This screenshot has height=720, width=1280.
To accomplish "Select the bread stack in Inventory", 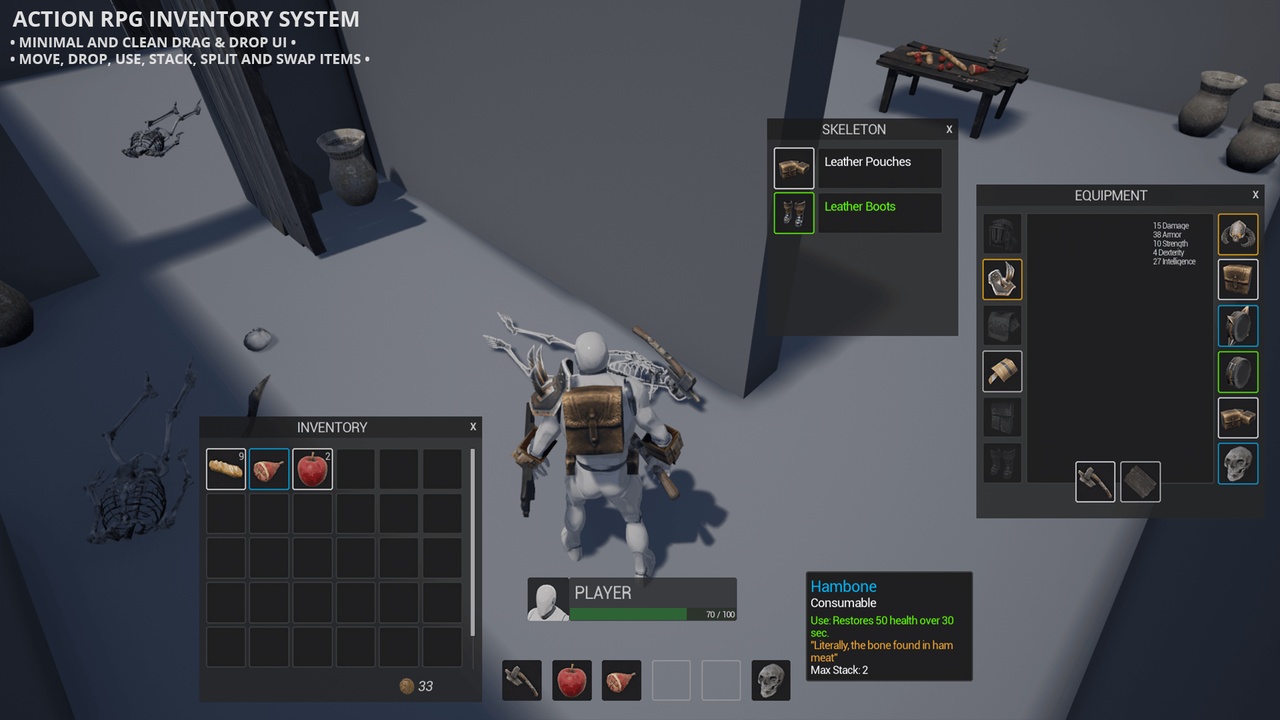I will coord(226,469).
